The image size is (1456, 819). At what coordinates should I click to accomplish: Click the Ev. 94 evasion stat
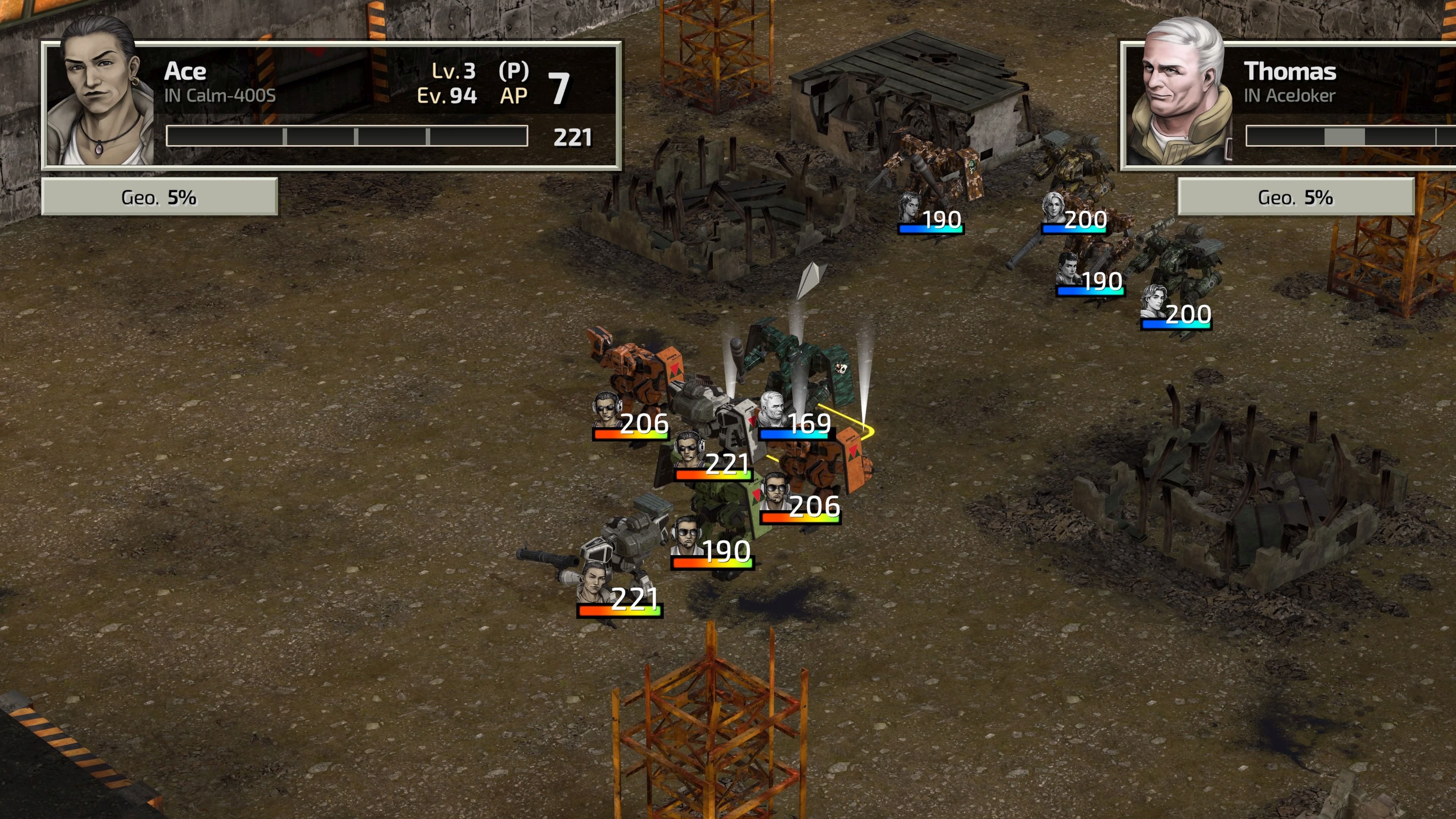click(x=448, y=94)
